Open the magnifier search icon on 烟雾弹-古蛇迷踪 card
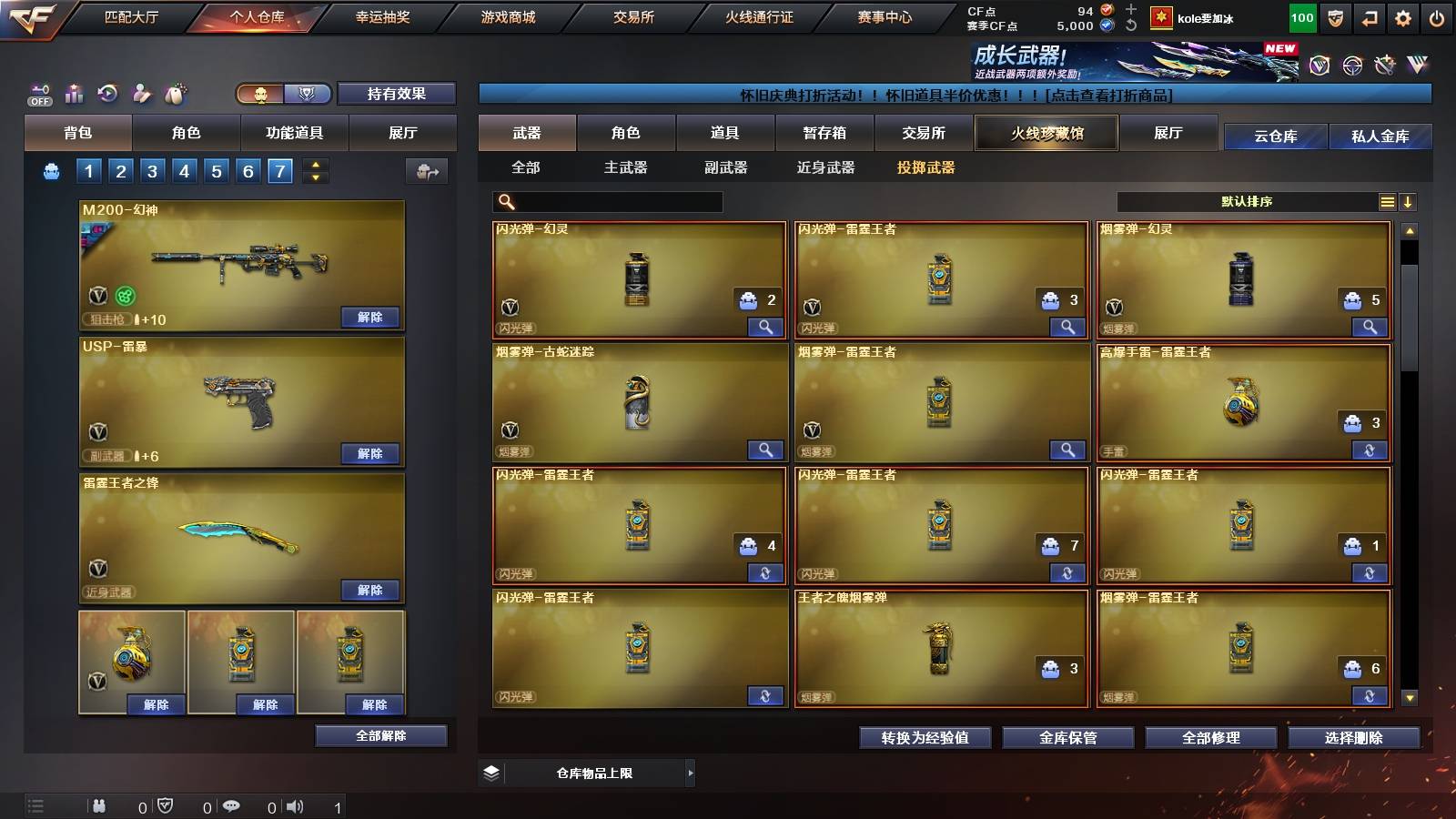This screenshot has width=1456, height=819. pyautogui.click(x=765, y=450)
